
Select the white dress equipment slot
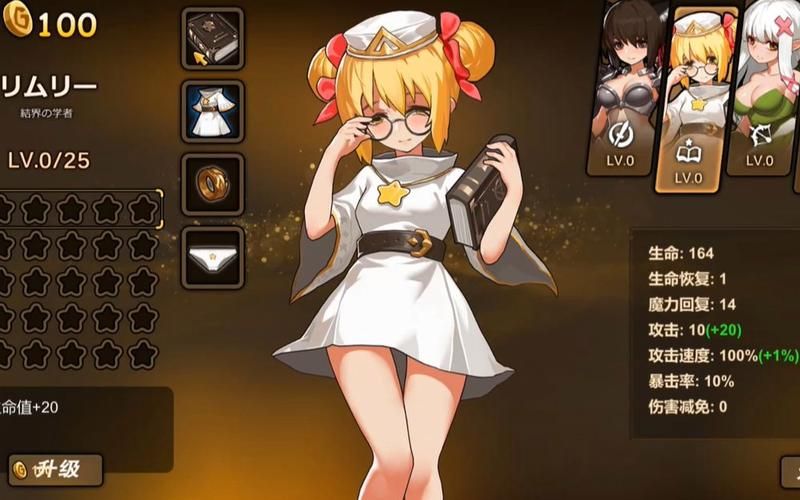click(x=212, y=111)
